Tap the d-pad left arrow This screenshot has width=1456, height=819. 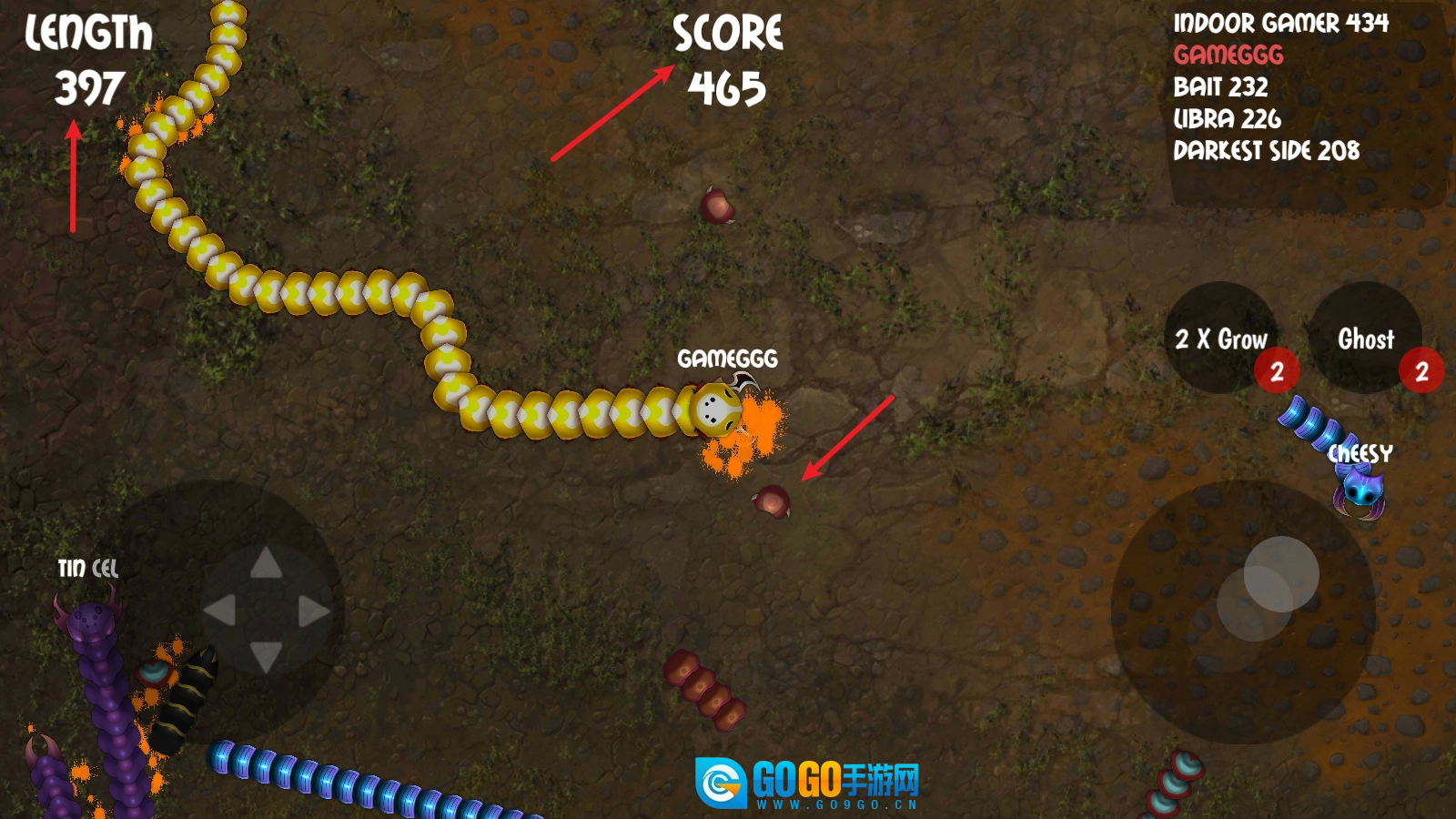pyautogui.click(x=220, y=611)
